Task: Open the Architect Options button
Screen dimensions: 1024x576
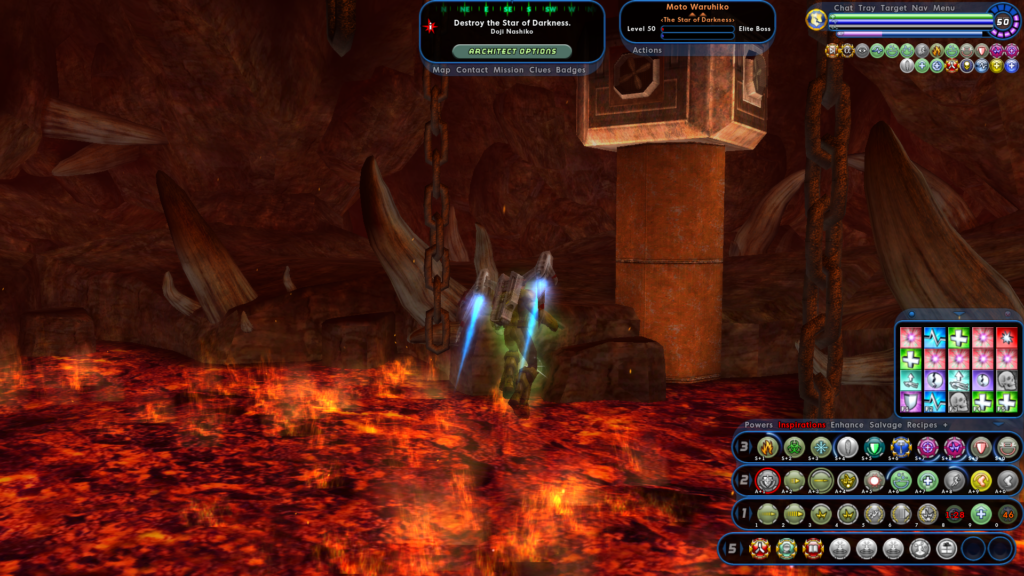Action: coord(512,51)
